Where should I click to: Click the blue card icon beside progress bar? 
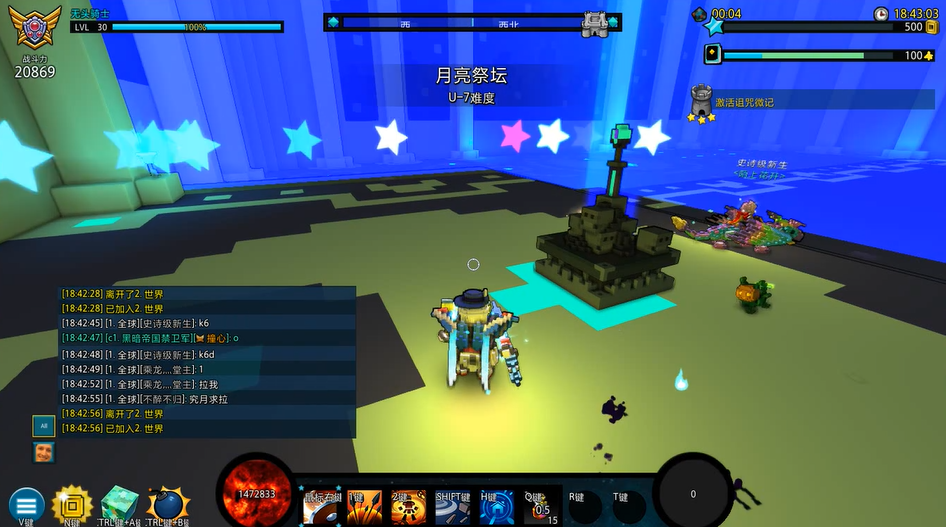(712, 55)
